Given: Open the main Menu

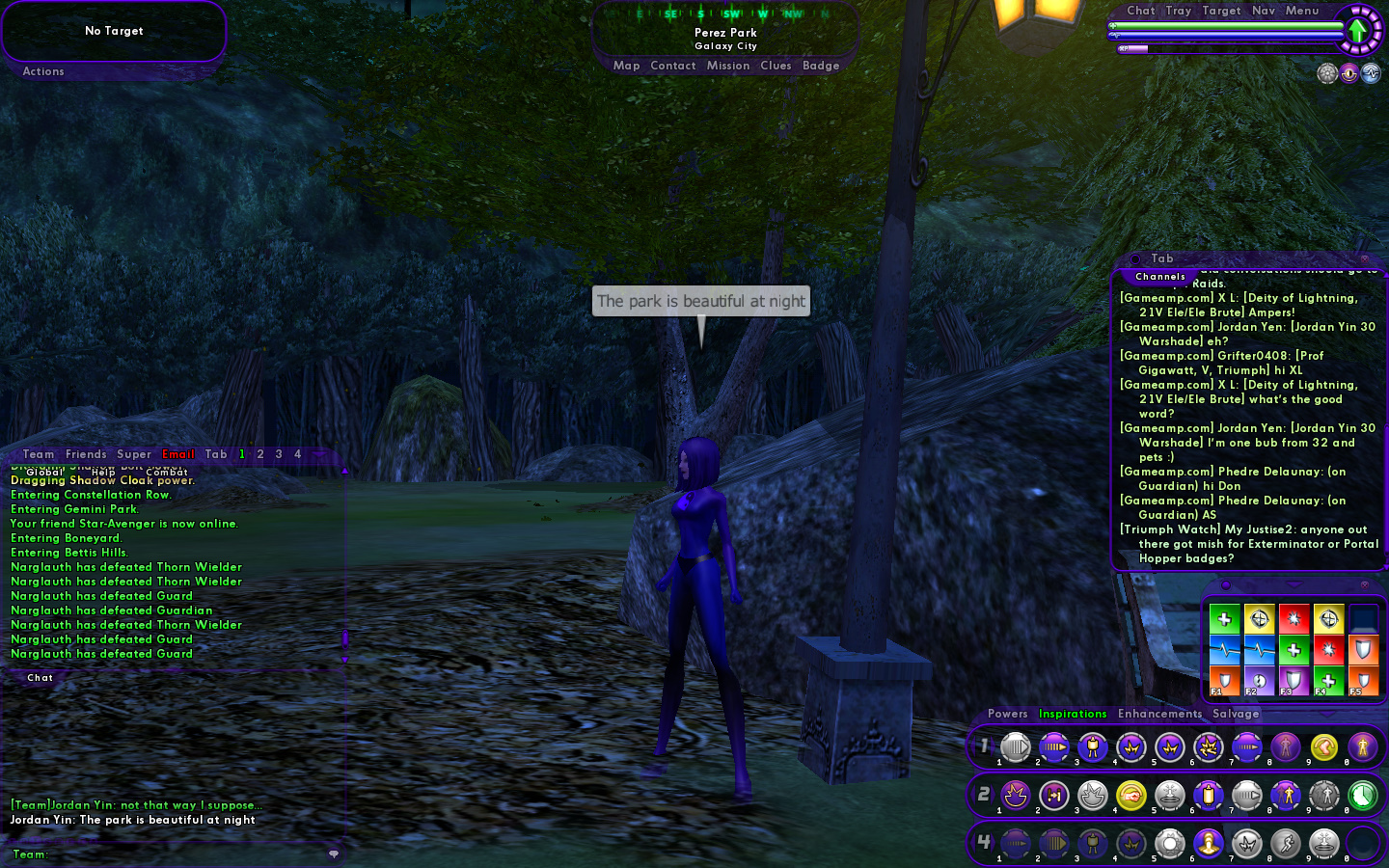Looking at the screenshot, I should pyautogui.click(x=1301, y=11).
